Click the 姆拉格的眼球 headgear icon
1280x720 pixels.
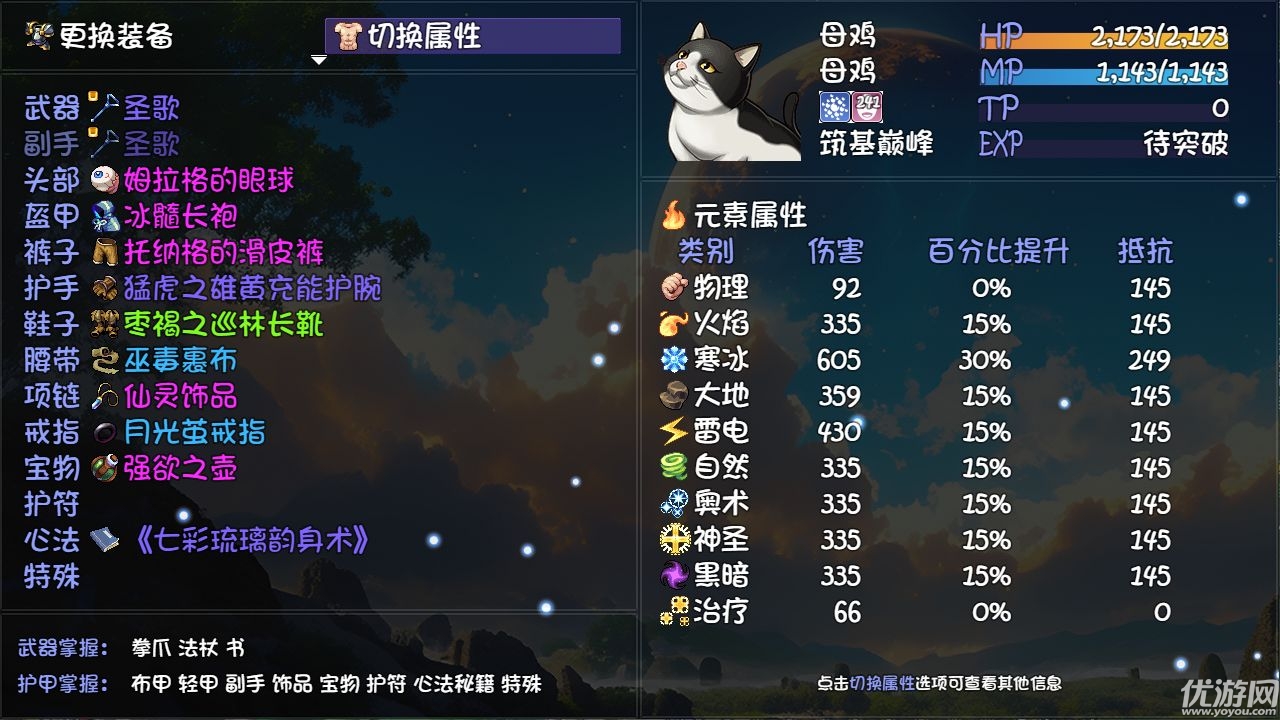(x=103, y=180)
